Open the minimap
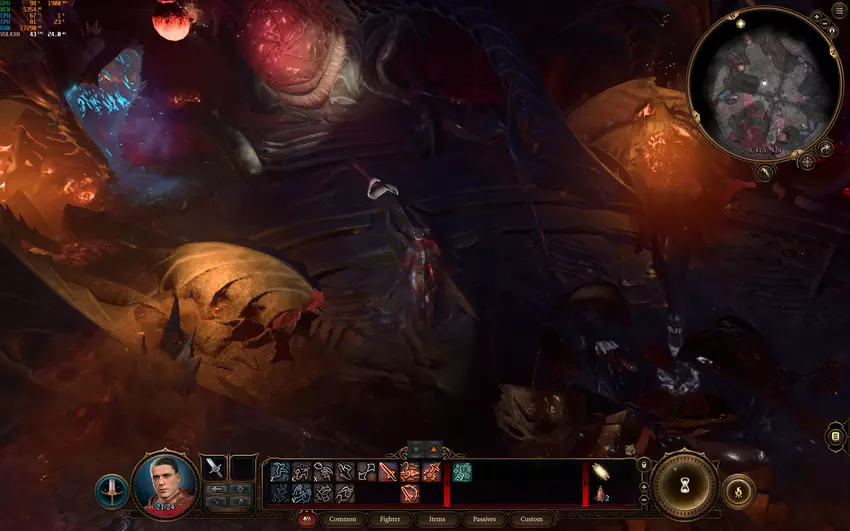 coord(763,81)
